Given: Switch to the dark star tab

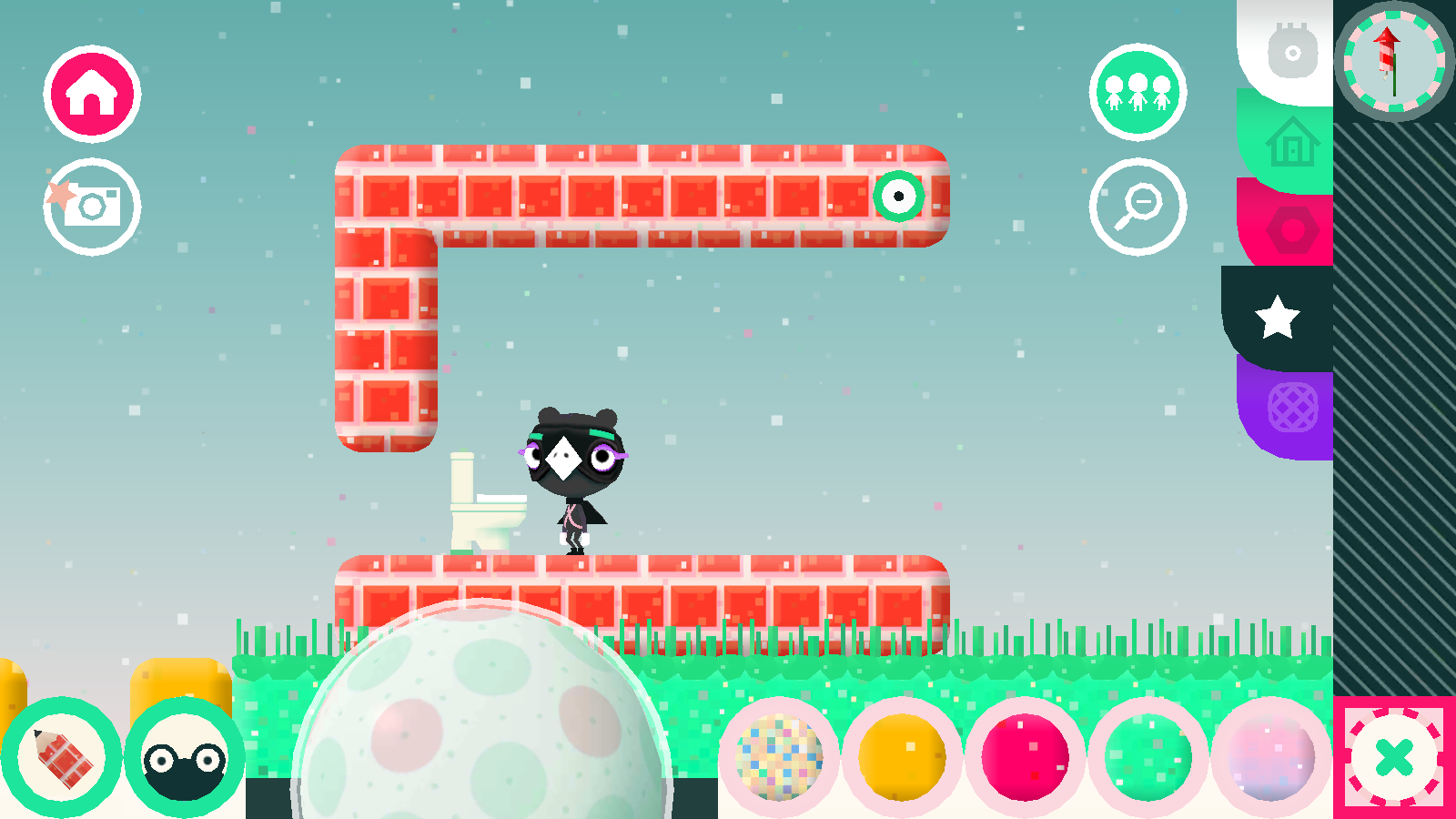Looking at the screenshot, I should coord(1278,317).
